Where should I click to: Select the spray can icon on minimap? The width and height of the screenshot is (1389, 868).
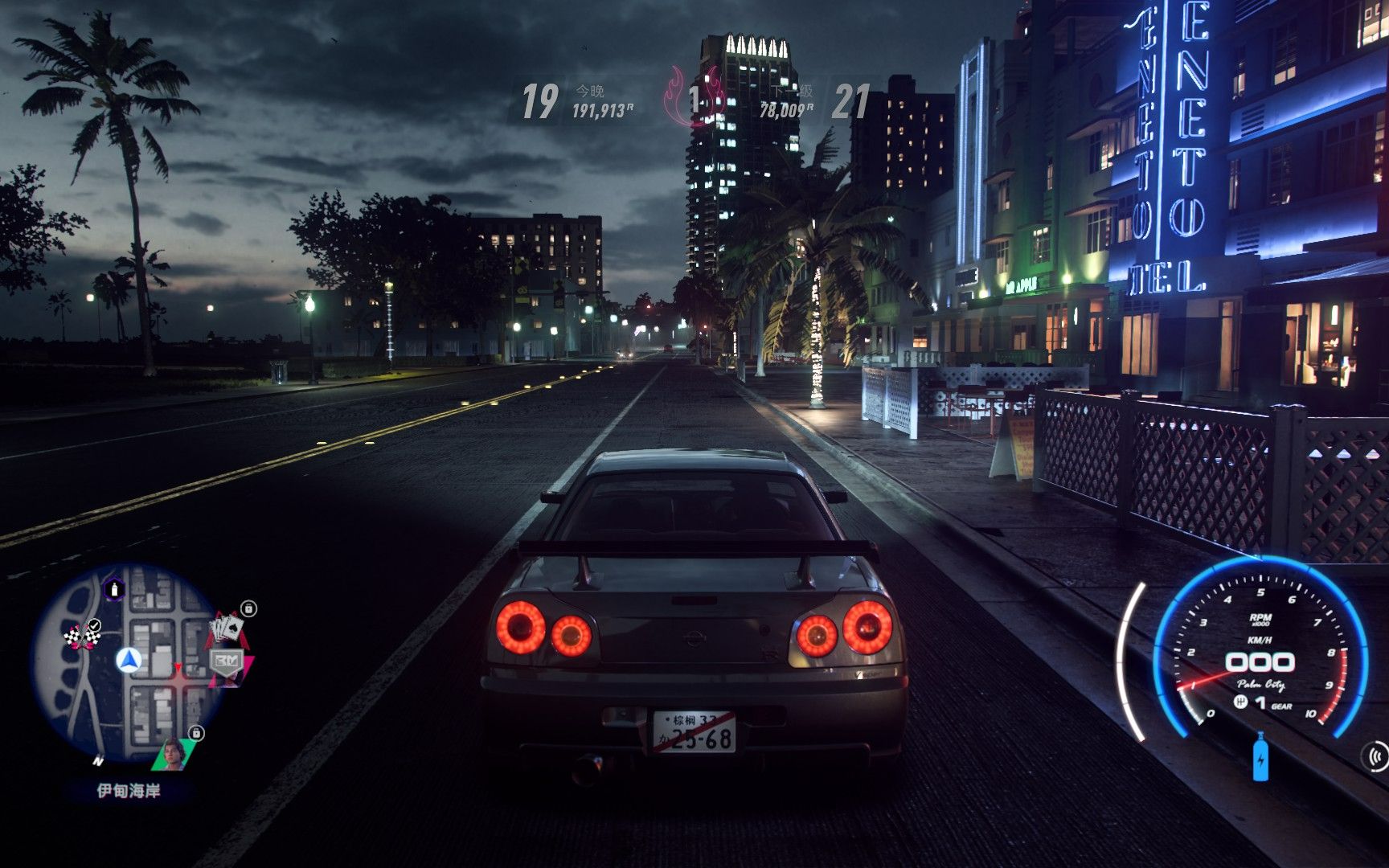115,590
